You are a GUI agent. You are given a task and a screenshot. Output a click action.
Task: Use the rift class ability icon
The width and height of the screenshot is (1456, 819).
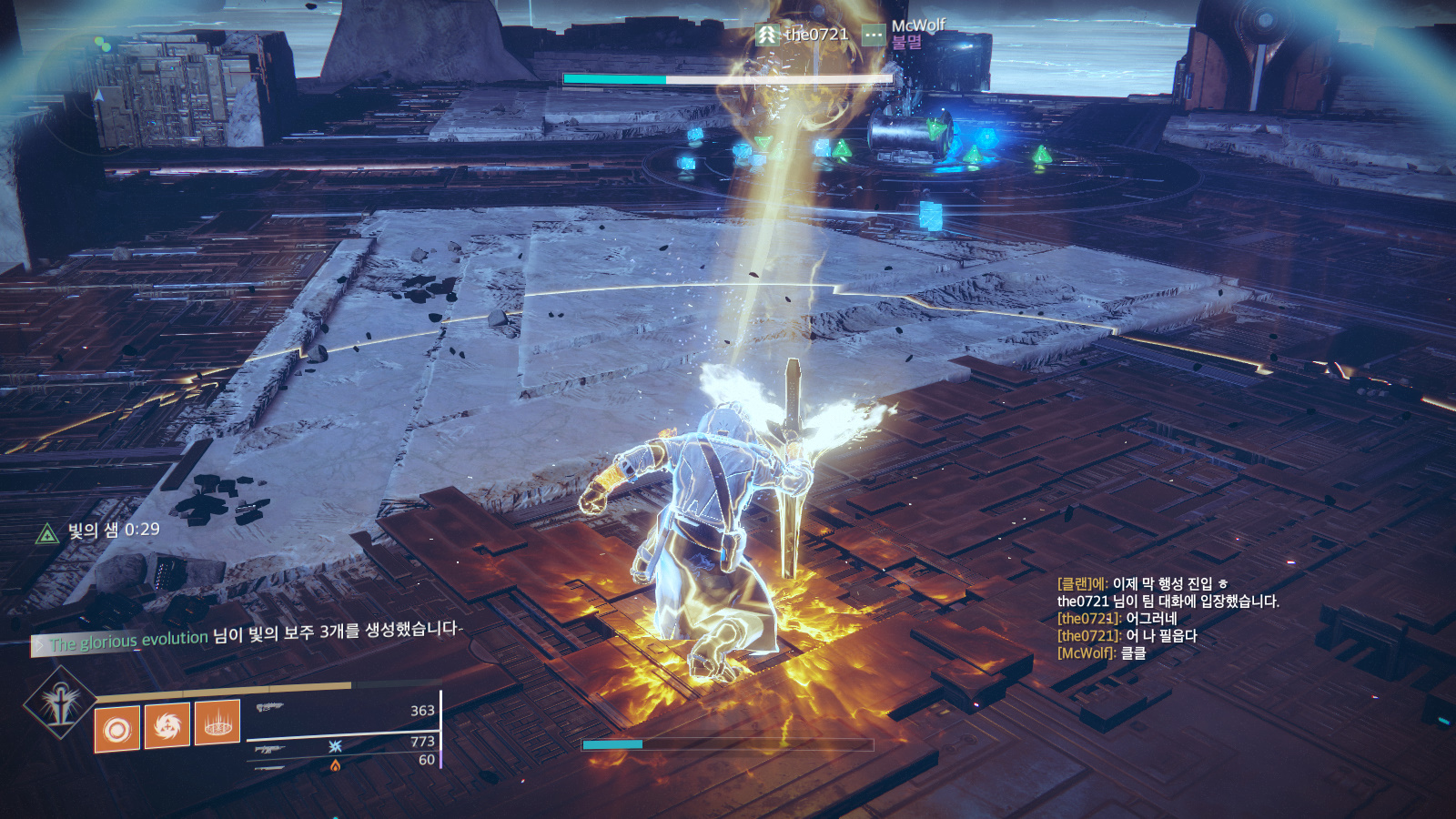click(x=217, y=723)
